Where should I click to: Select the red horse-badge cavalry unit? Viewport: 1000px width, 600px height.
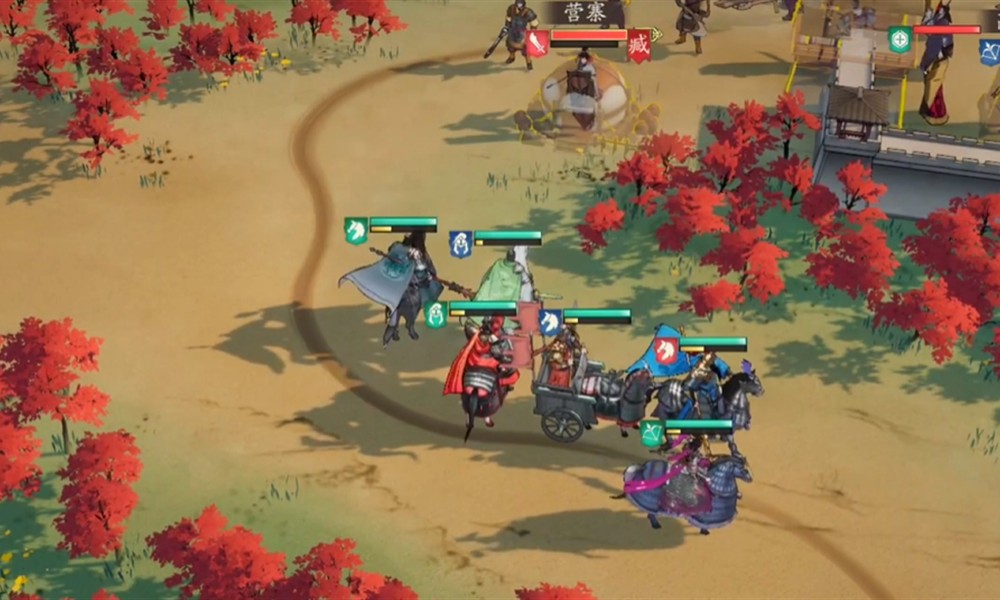click(x=665, y=350)
